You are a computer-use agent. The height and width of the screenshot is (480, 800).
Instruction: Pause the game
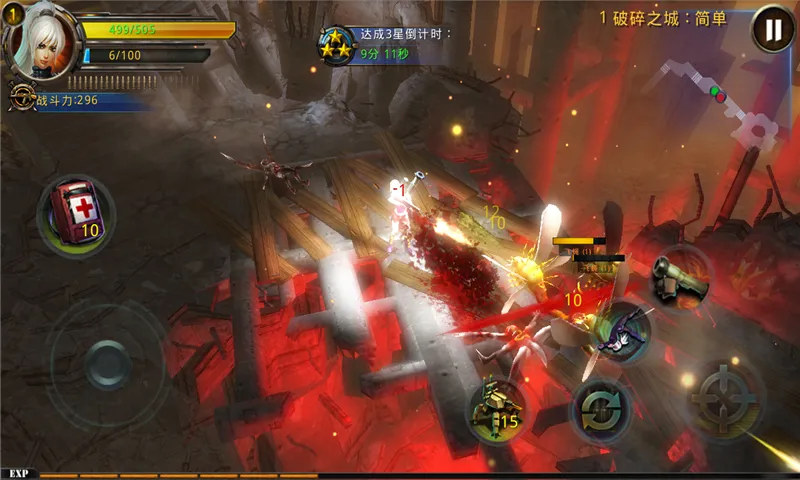(x=772, y=28)
